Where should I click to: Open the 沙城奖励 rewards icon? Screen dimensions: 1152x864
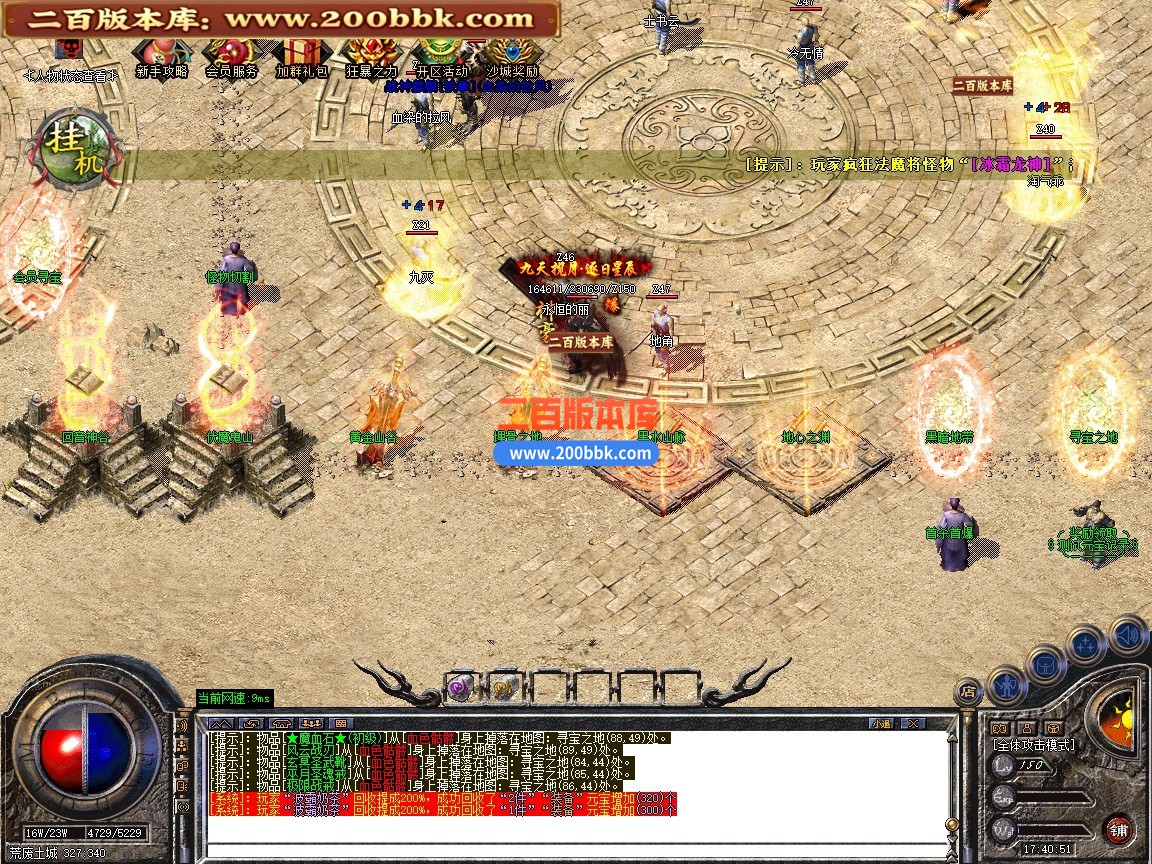[513, 53]
